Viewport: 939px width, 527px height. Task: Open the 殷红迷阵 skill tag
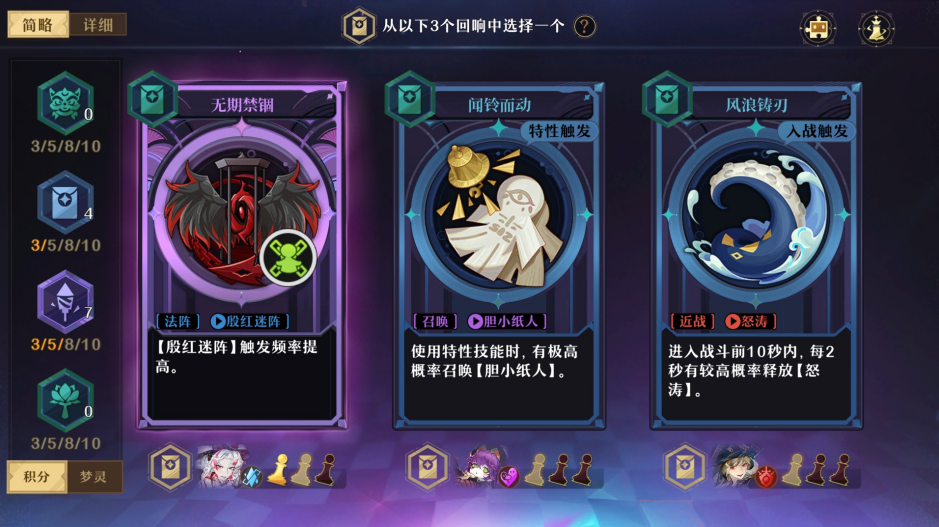250,322
